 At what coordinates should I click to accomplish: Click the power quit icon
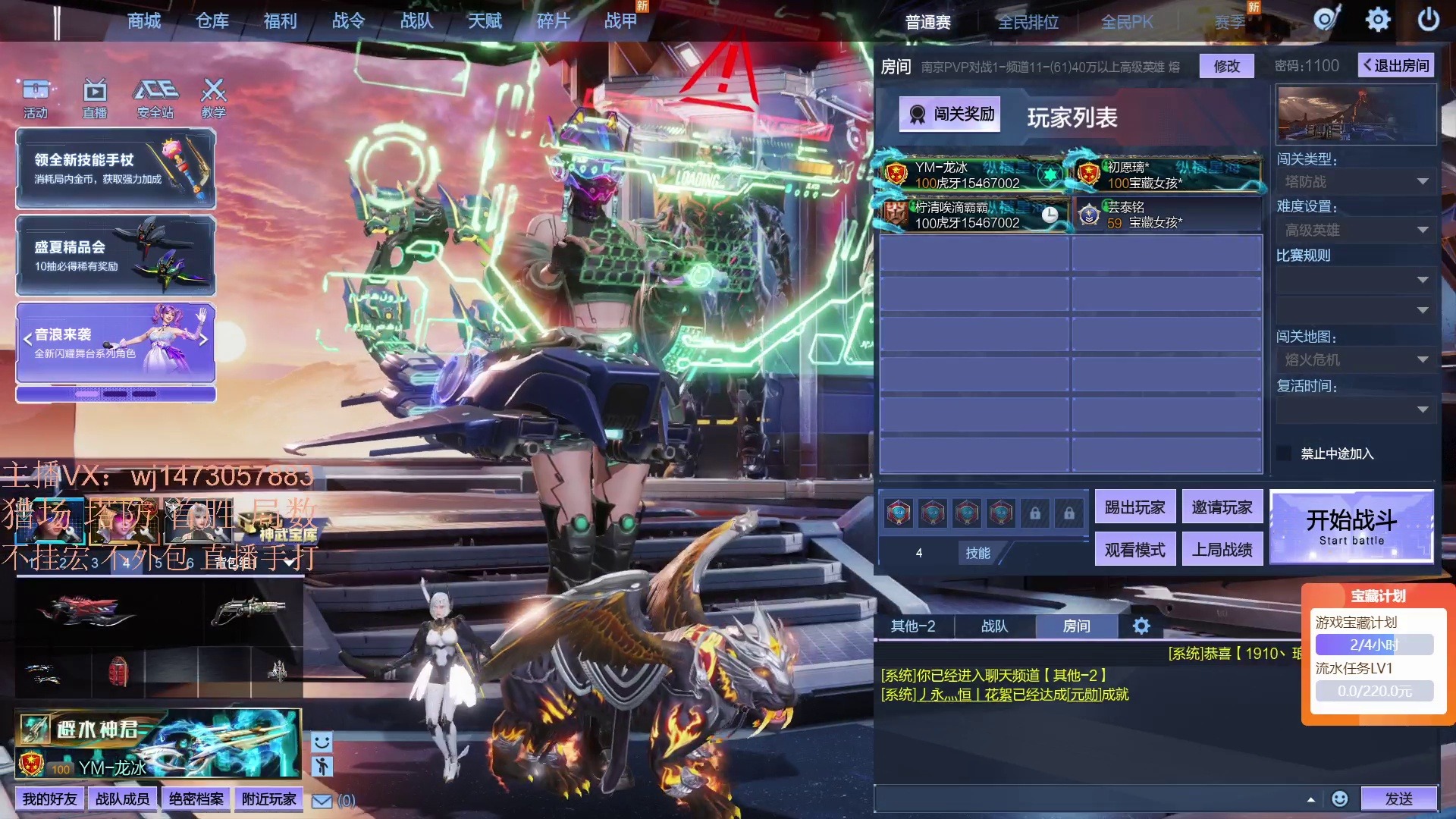[1428, 20]
